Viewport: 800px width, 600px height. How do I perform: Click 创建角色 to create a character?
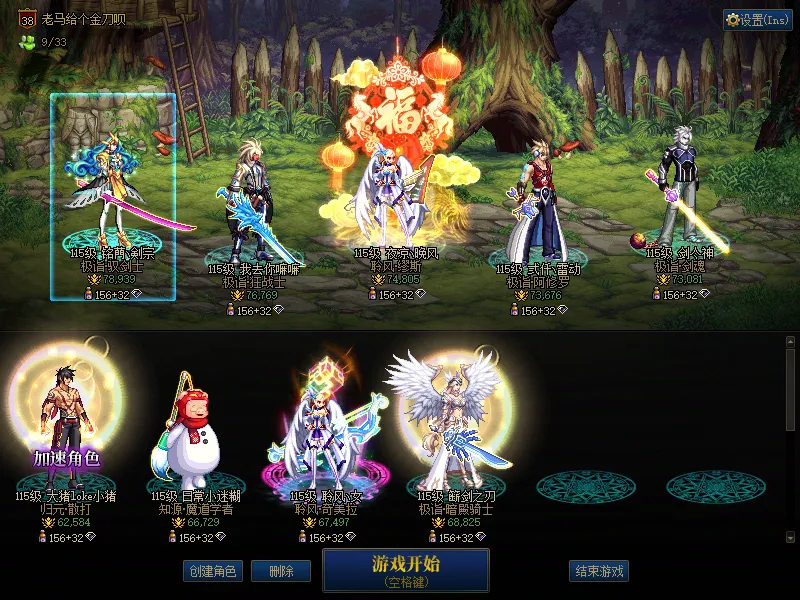211,571
